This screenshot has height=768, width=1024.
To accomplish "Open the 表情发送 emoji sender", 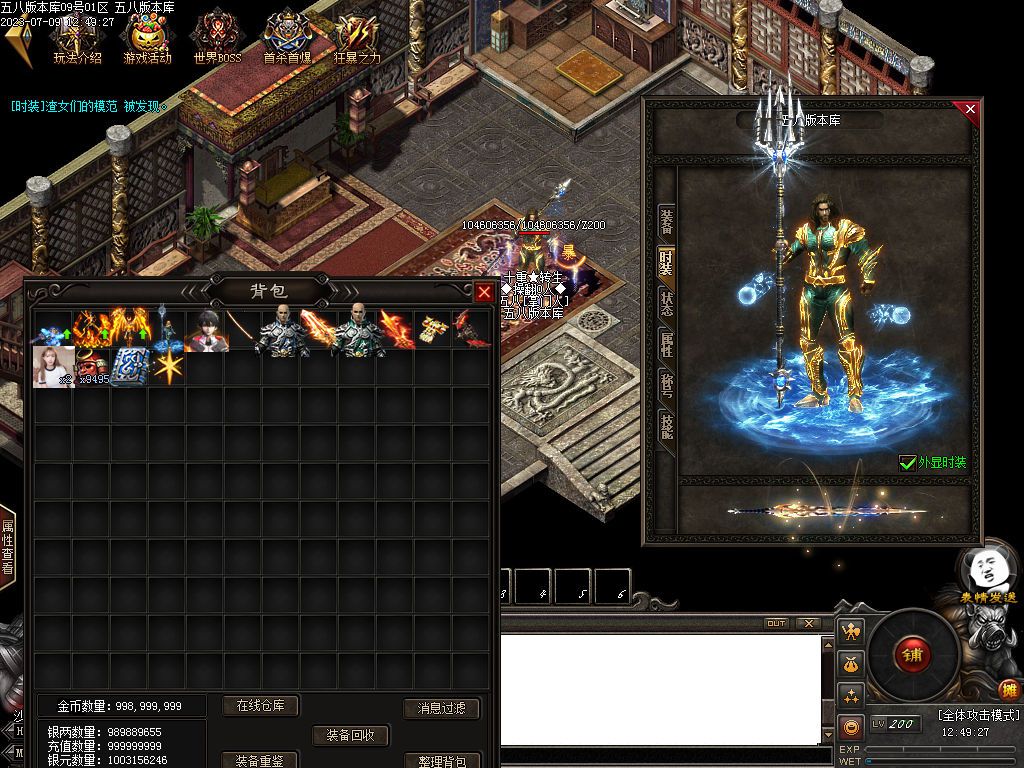I will [986, 575].
